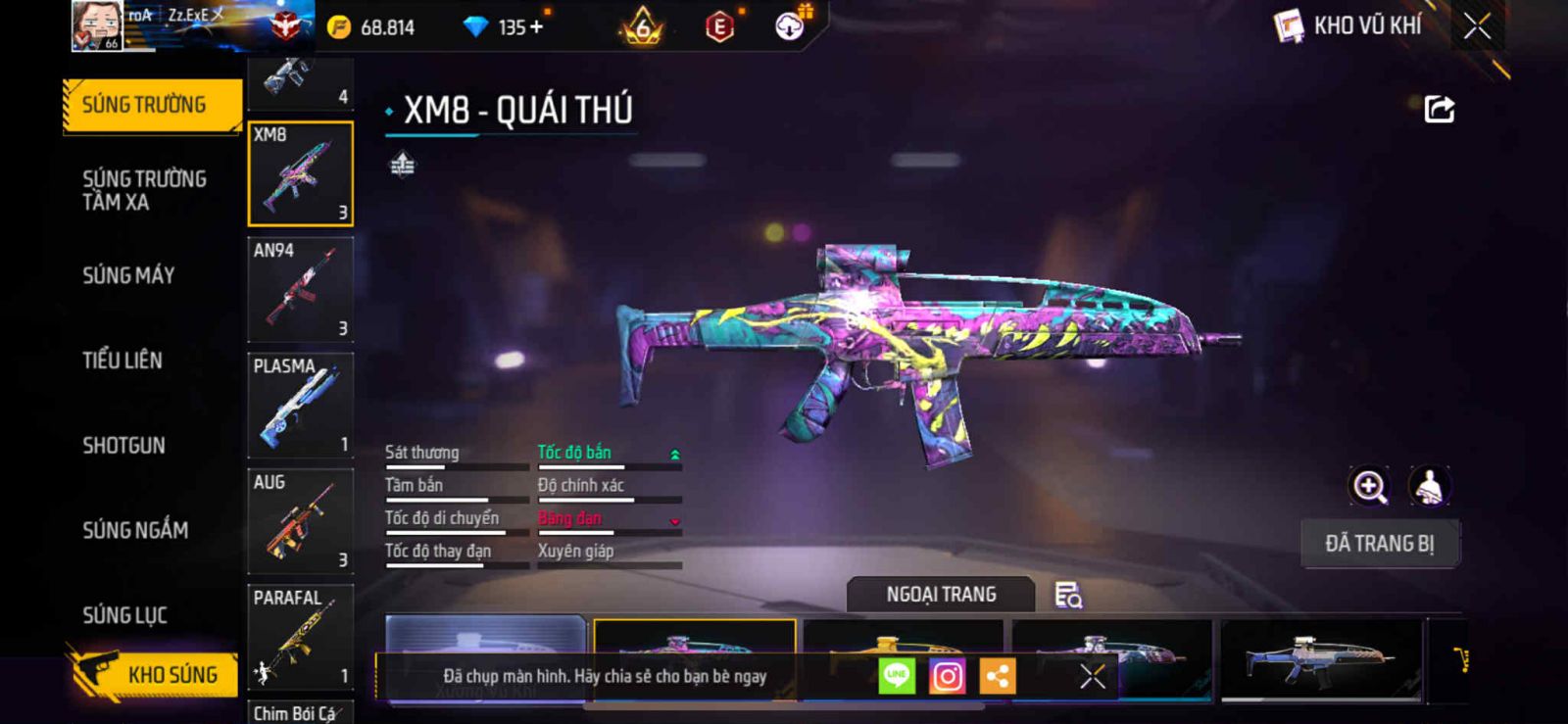Click the Kho Súng button
Screen dimensions: 1568x724
click(155, 674)
